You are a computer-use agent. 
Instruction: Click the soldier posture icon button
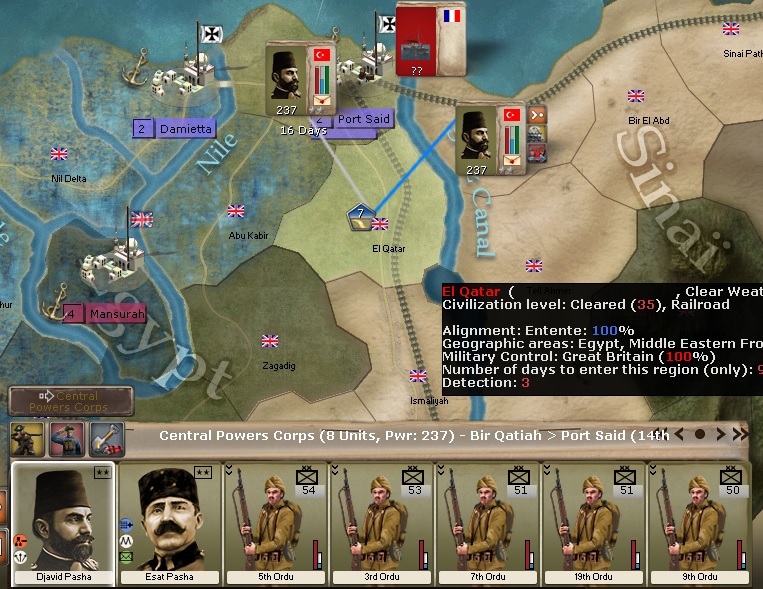point(27,439)
